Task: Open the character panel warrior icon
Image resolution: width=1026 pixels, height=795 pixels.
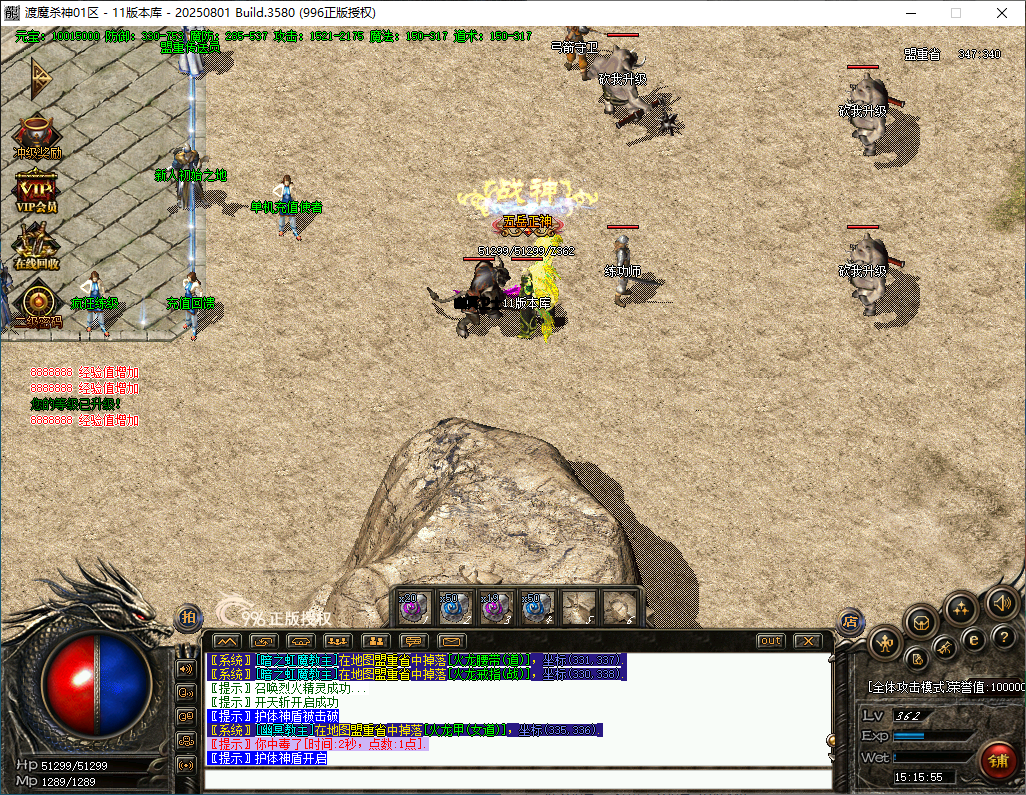Action: point(886,642)
